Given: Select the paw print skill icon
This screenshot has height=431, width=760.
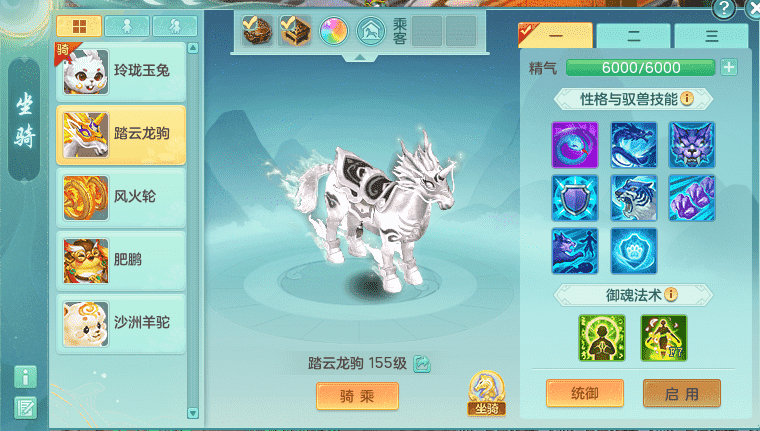Looking at the screenshot, I should (634, 251).
